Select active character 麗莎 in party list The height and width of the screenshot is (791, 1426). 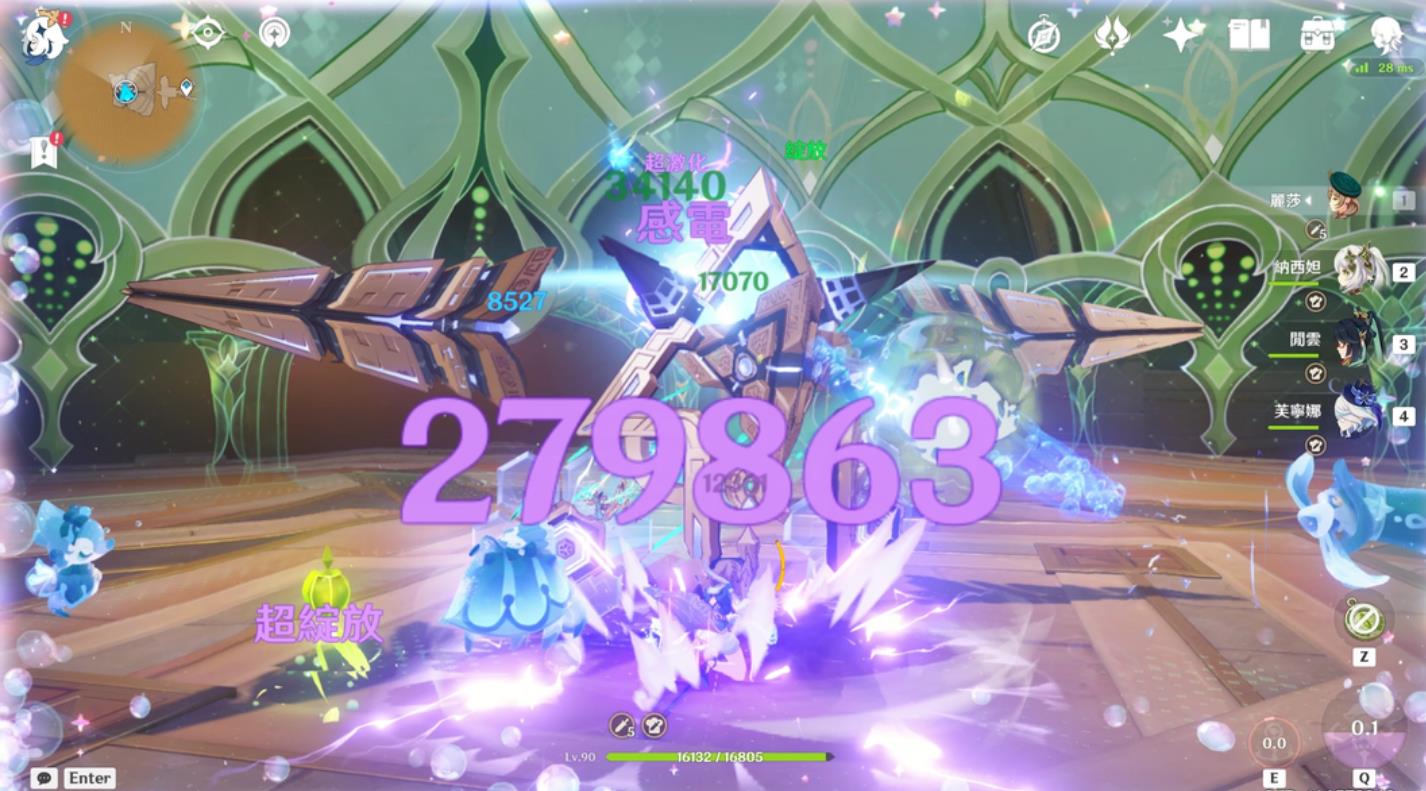[1345, 199]
